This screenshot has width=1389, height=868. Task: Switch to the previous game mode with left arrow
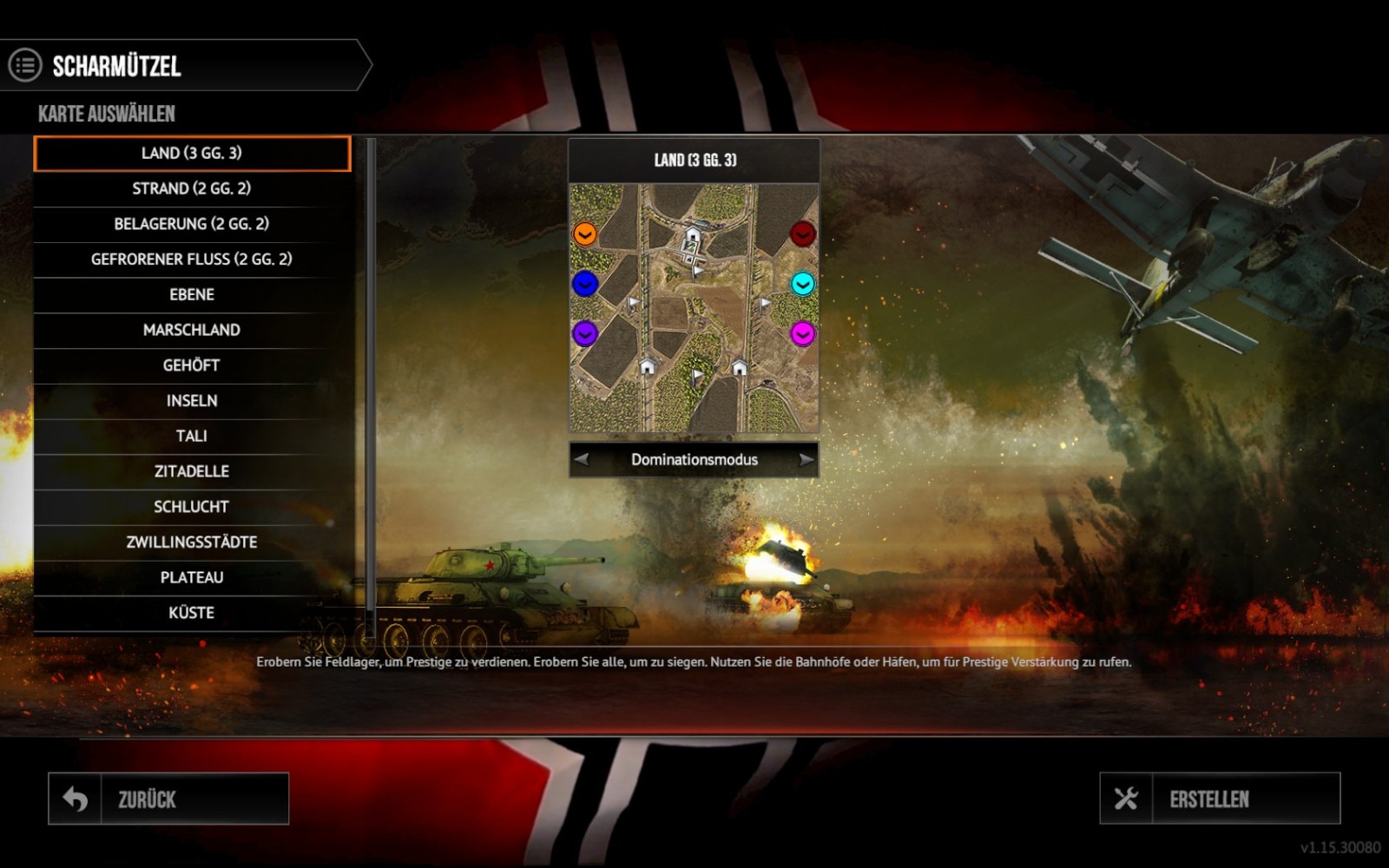[582, 459]
